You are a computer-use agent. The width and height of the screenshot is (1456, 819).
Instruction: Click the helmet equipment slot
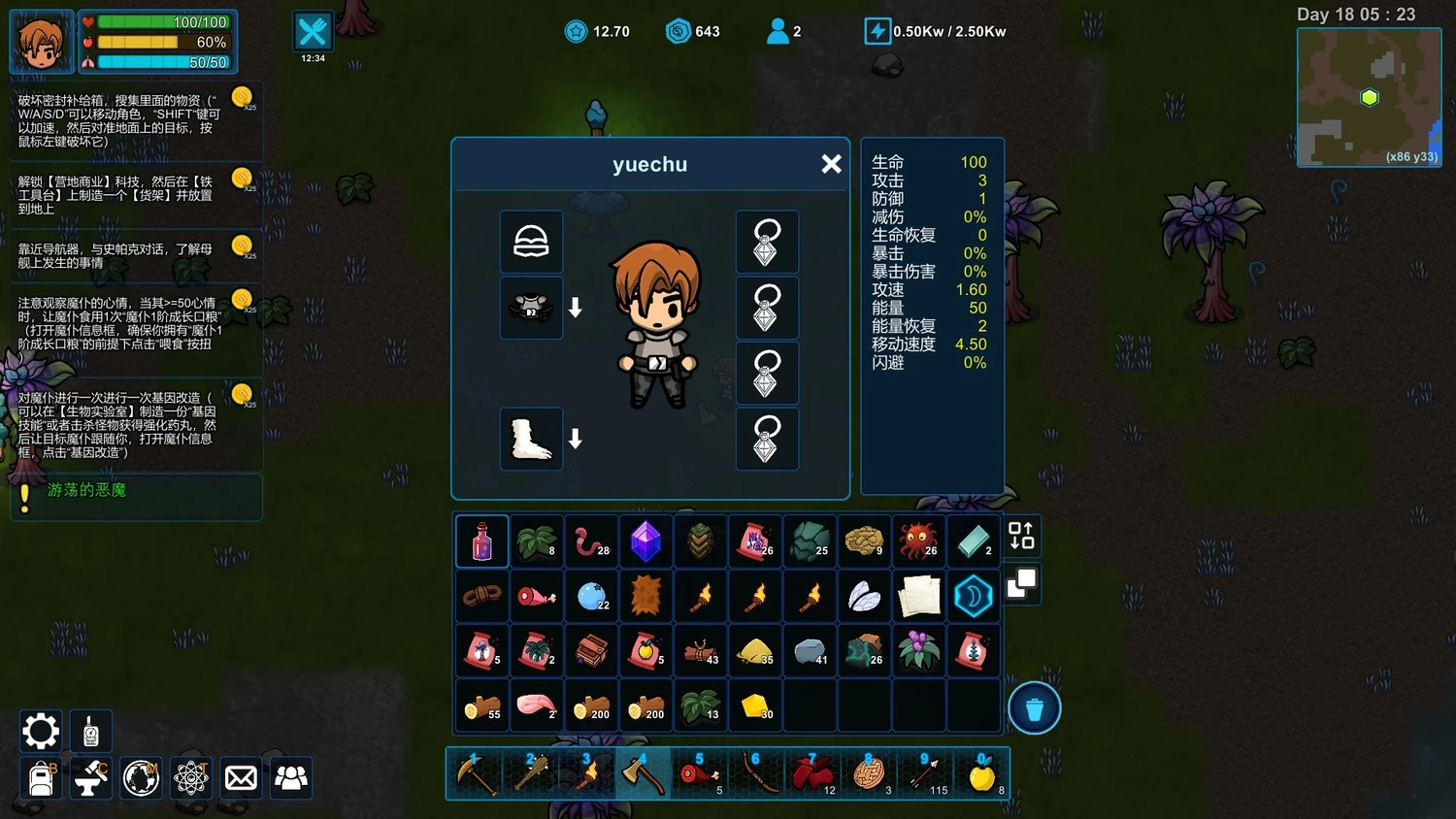(x=531, y=242)
